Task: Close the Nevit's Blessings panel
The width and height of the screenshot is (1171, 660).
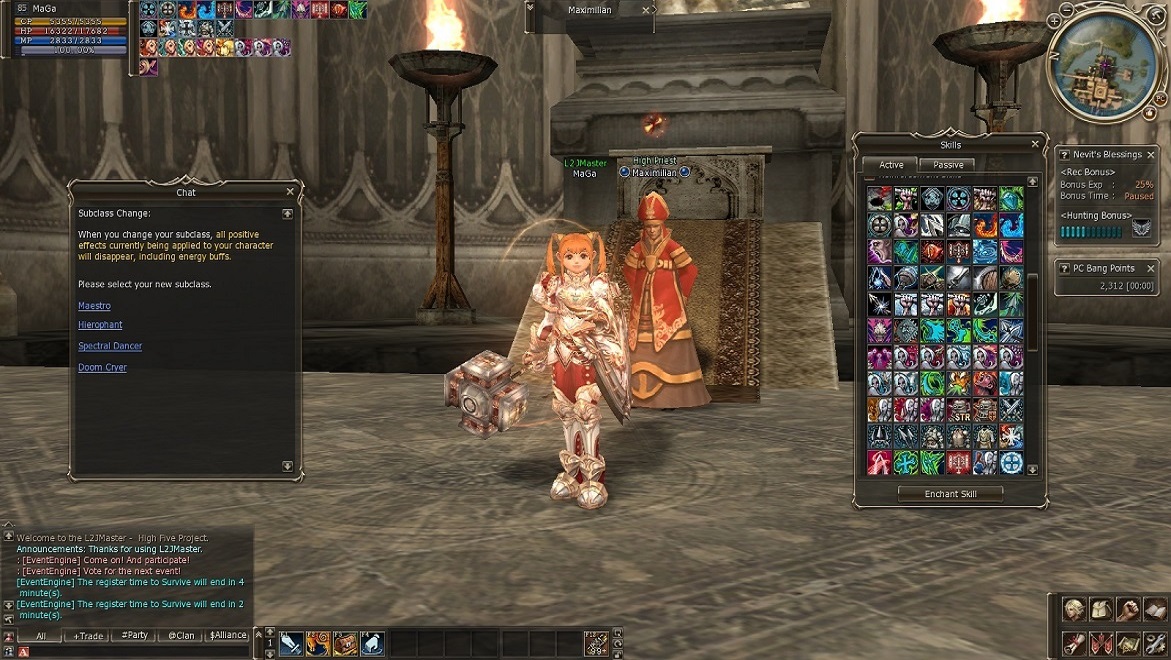Action: [x=1151, y=155]
